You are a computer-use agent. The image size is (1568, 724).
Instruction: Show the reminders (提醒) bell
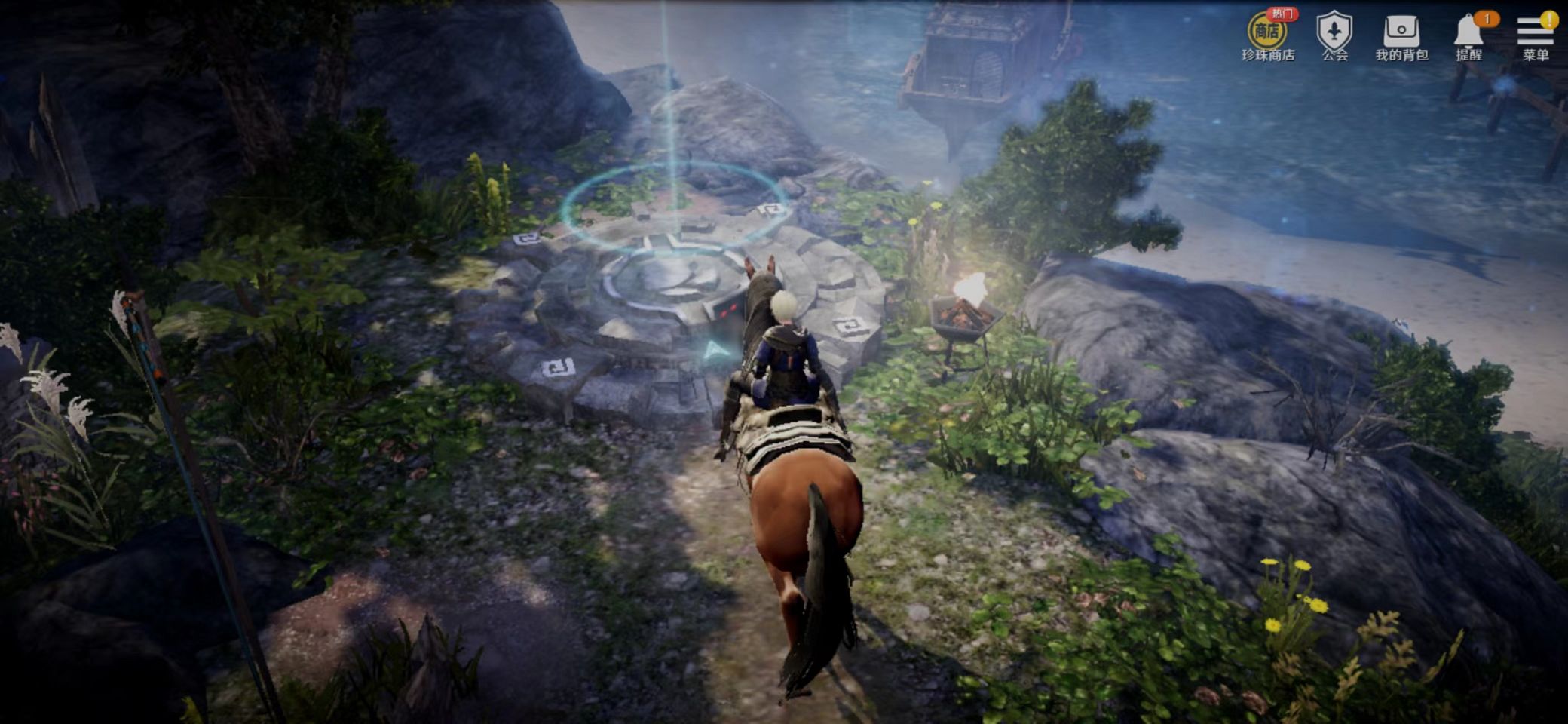[1468, 35]
